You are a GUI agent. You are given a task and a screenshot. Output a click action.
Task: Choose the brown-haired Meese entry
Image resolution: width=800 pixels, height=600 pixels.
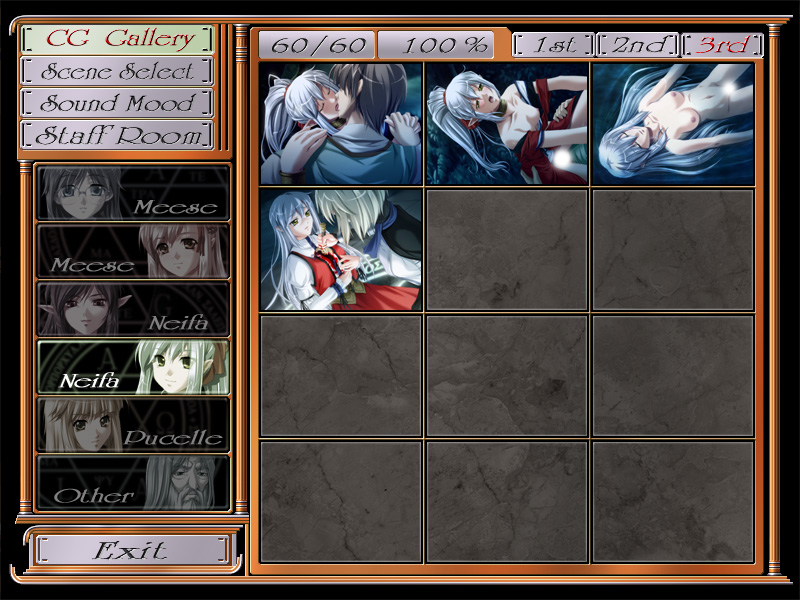(133, 251)
